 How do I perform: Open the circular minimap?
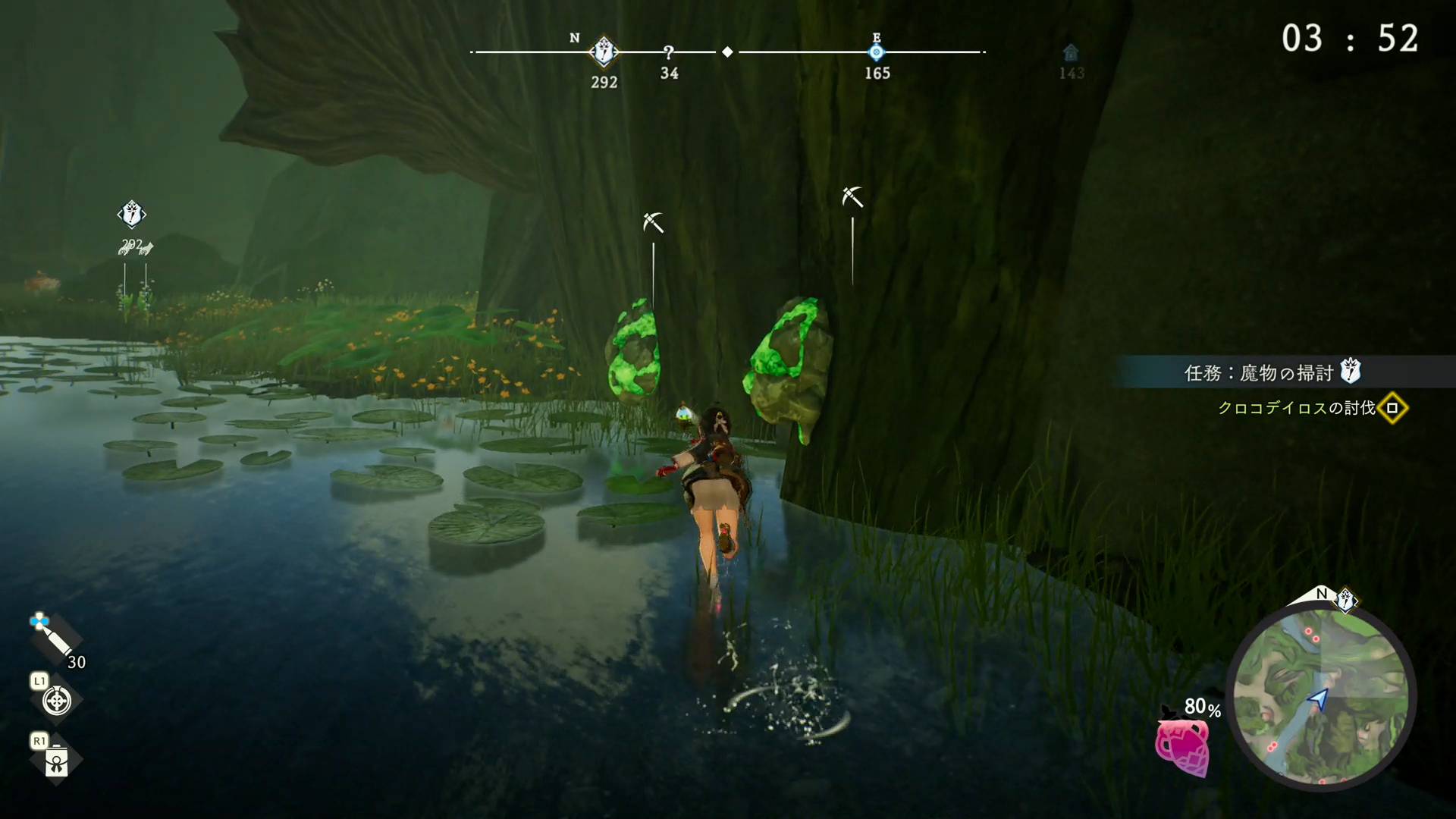click(x=1320, y=698)
